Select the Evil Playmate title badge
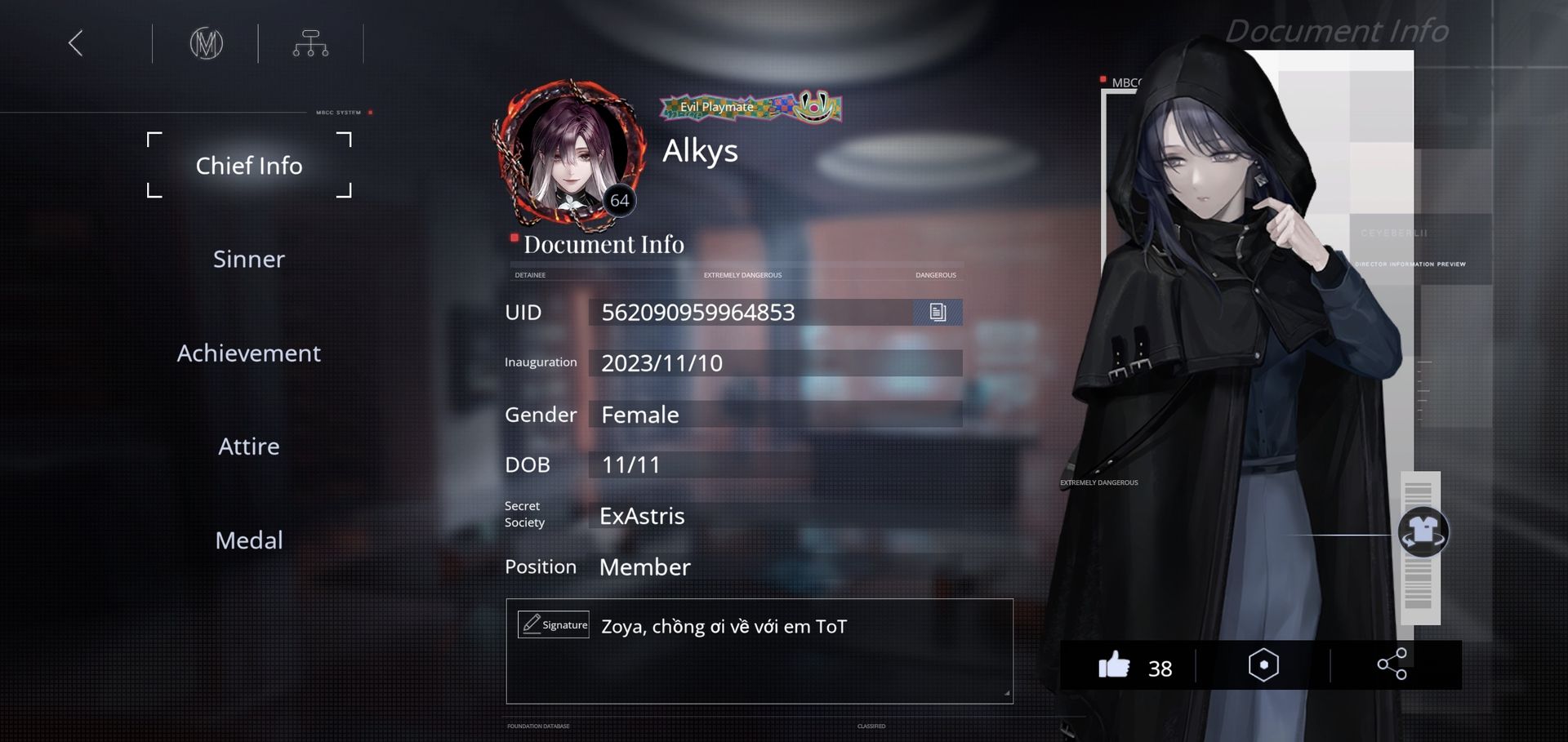The width and height of the screenshot is (1568, 742). tap(750, 107)
